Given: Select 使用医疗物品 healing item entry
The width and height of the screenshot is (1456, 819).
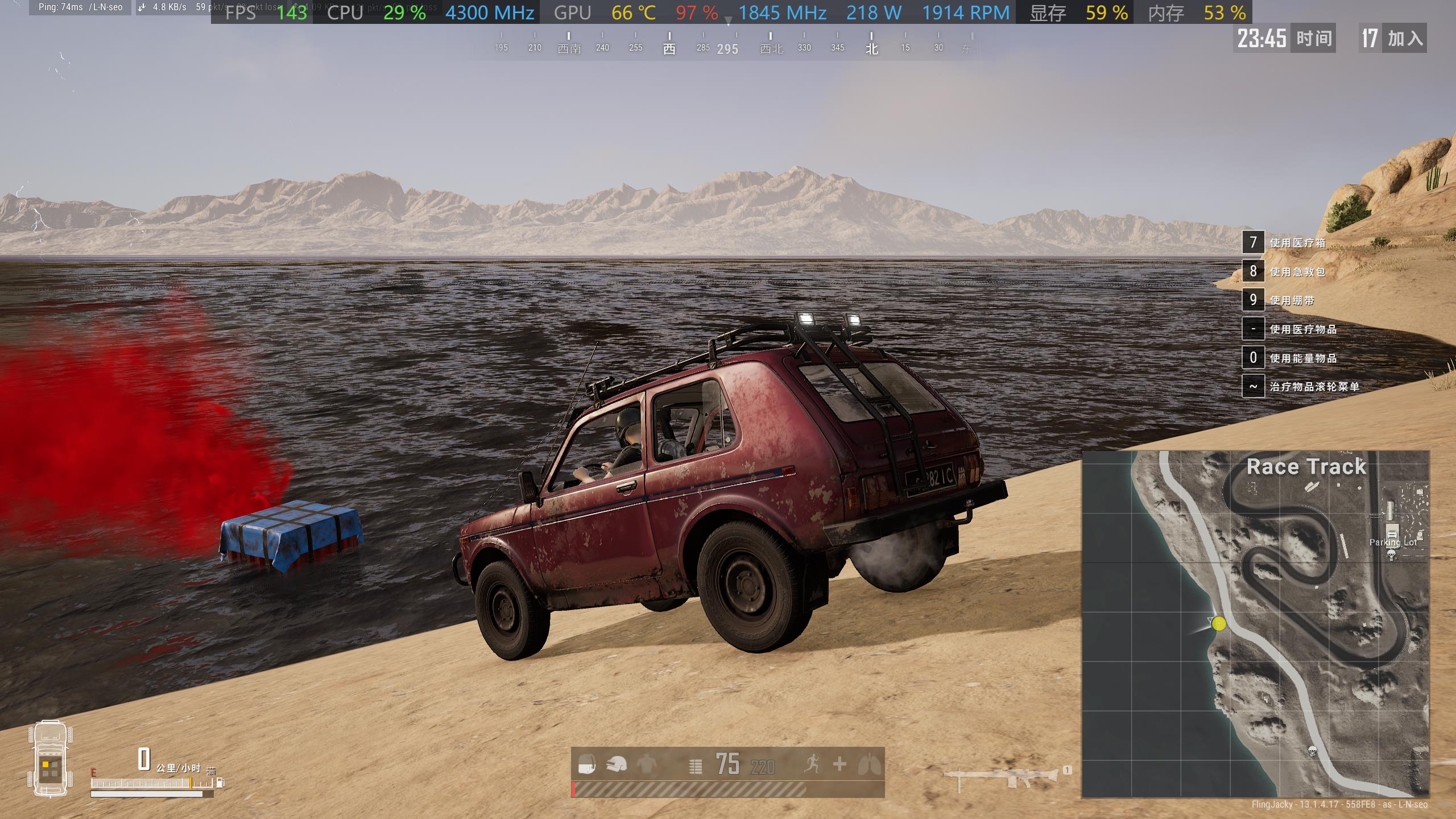Looking at the screenshot, I should [x=1303, y=329].
